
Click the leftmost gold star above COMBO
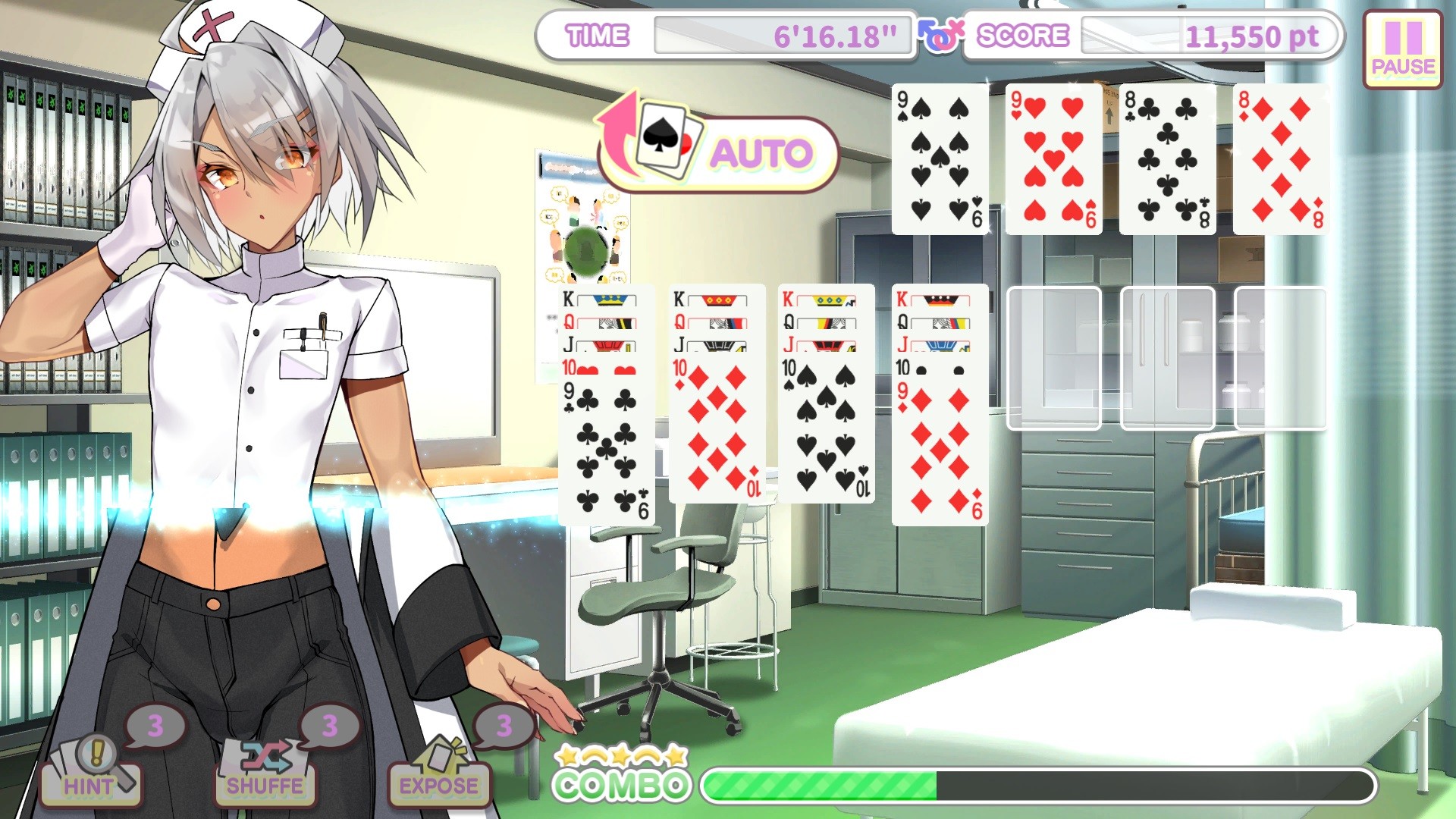pyautogui.click(x=566, y=755)
